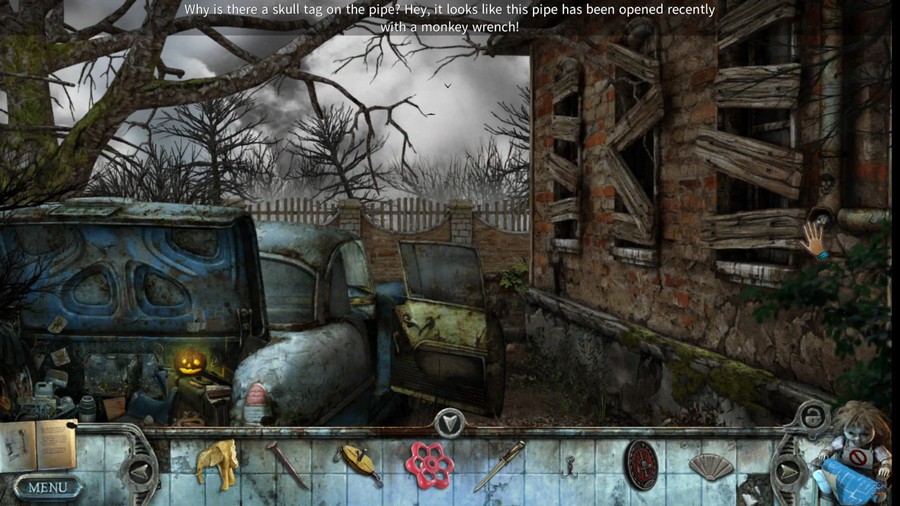Choose the red valve handle
This screenshot has height=506, width=900.
(429, 464)
